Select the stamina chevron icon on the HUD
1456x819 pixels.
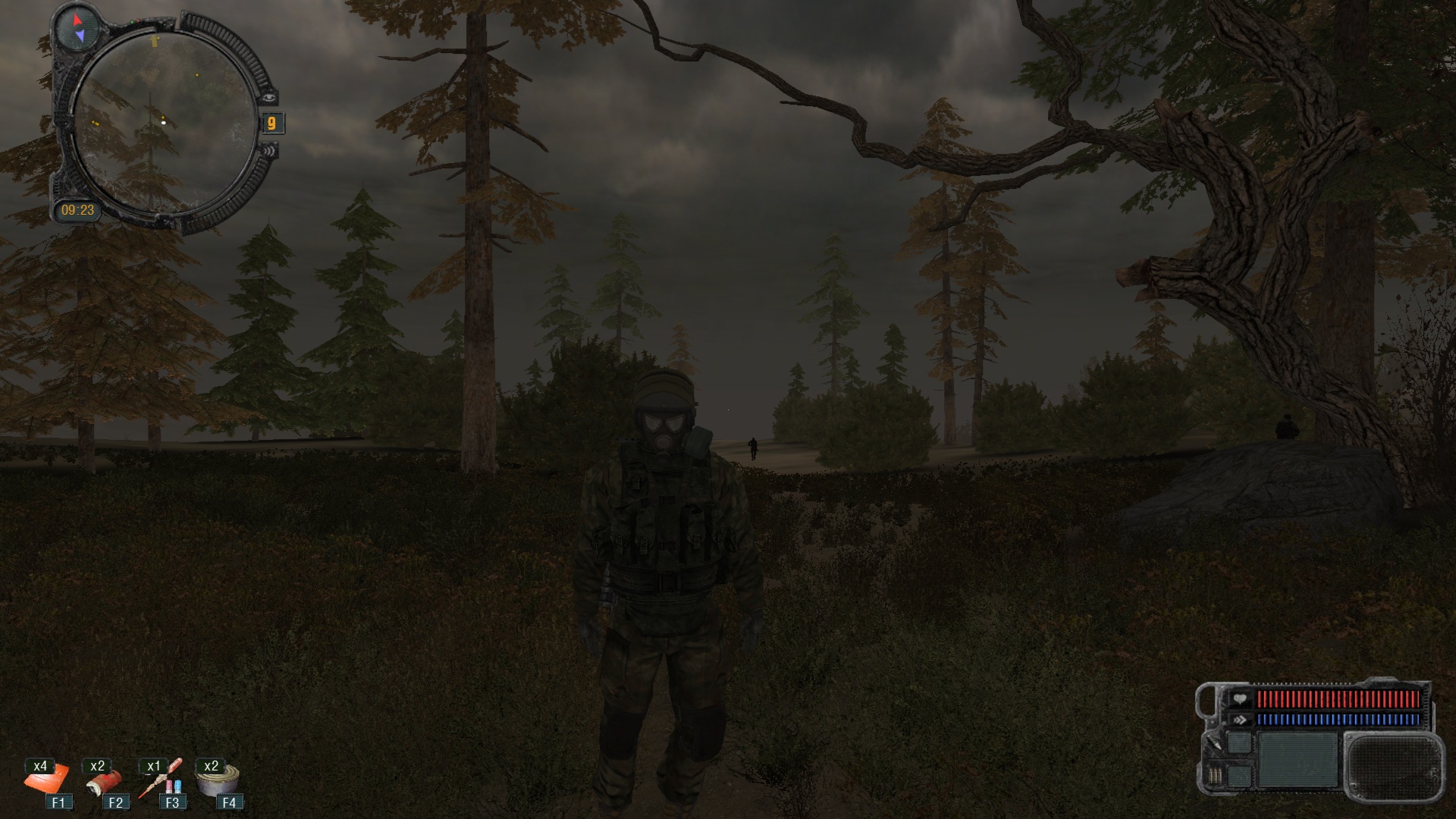click(x=1241, y=719)
